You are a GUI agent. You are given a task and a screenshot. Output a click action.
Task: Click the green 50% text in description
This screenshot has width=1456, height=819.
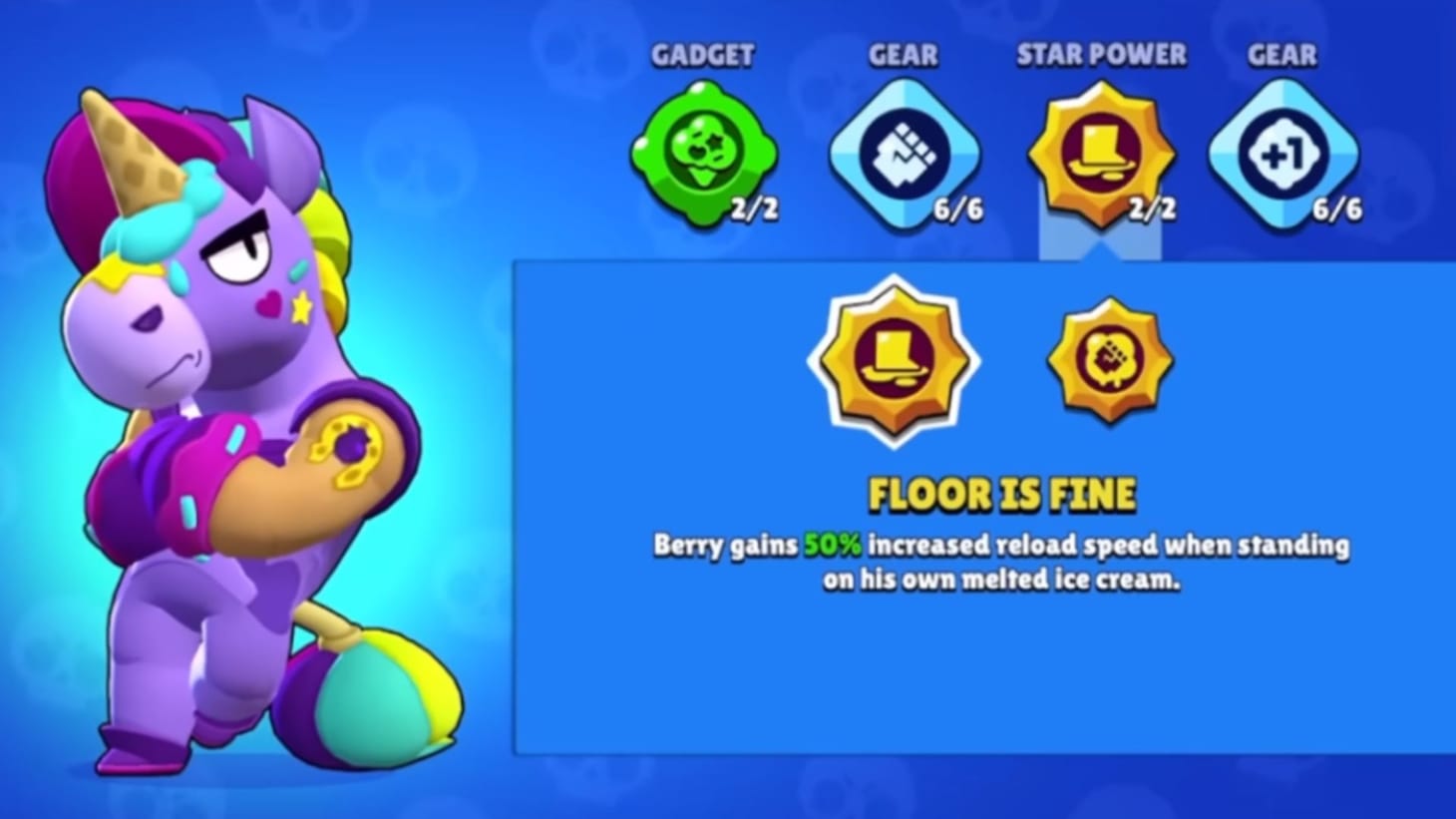pyautogui.click(x=834, y=545)
